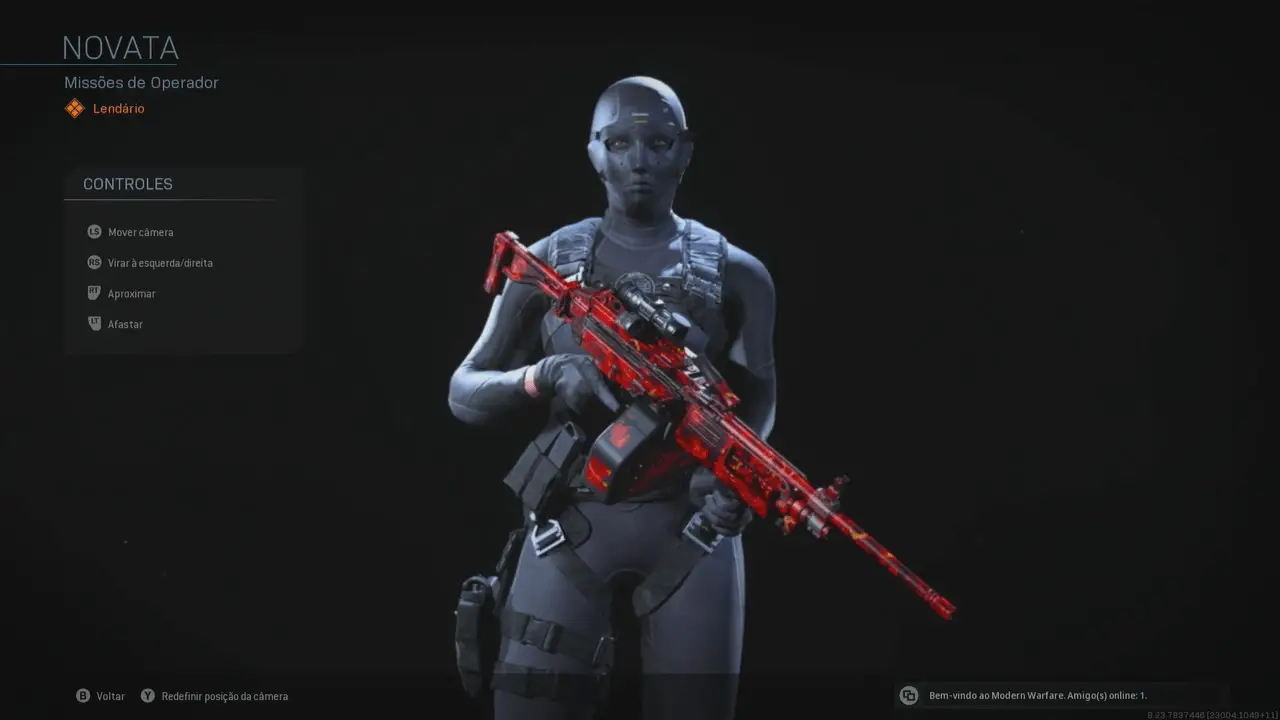Select the NOVATA title tab
Screen dimensions: 1280x720
coord(120,47)
